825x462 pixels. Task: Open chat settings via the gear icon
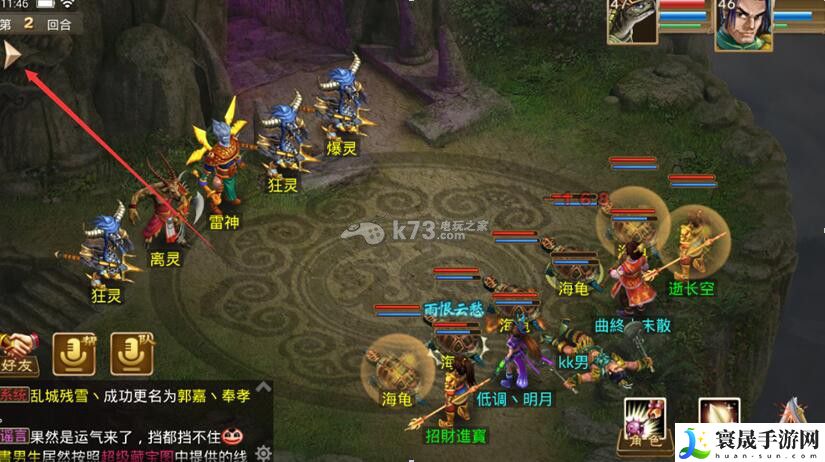263,453
